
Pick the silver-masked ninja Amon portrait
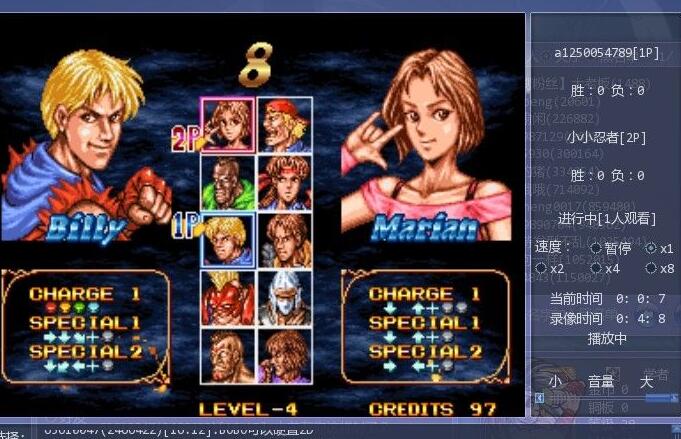[285, 297]
